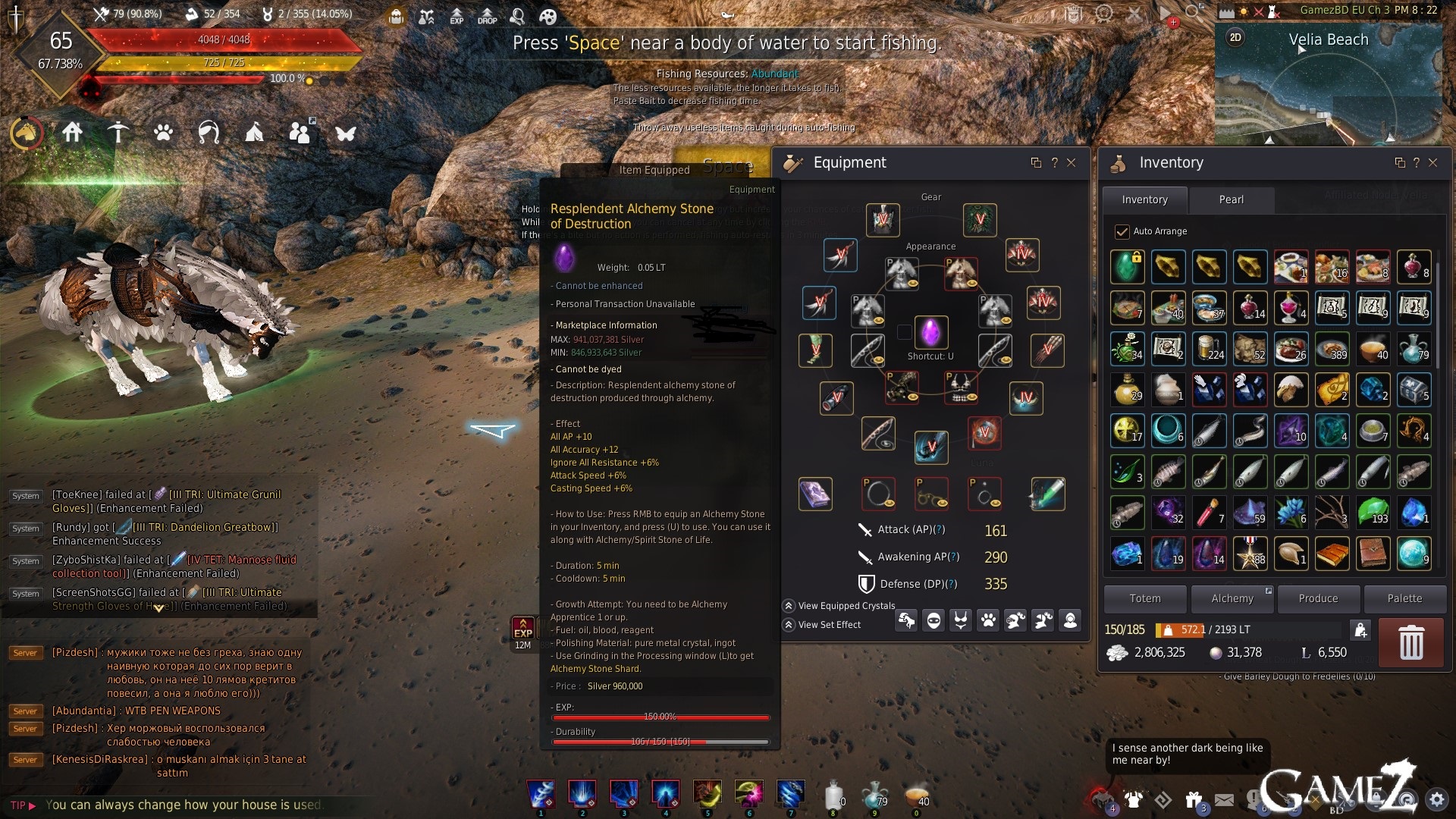Screen dimensions: 1456x819
Task: Toggle the Auto Arrange checkbox
Action: pyautogui.click(x=1122, y=231)
